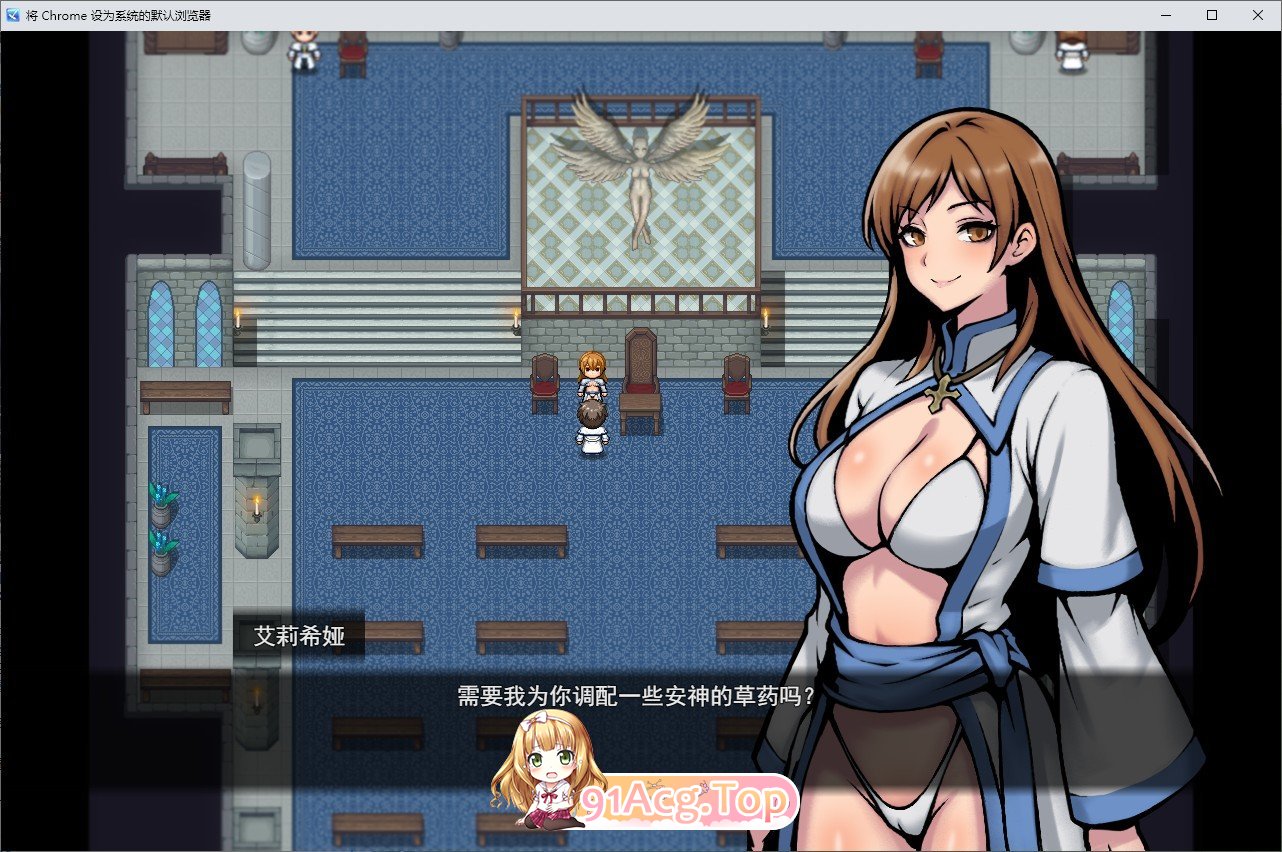The width and height of the screenshot is (1282, 852).
Task: Click the name label 艾莉希娅
Action: (300, 634)
